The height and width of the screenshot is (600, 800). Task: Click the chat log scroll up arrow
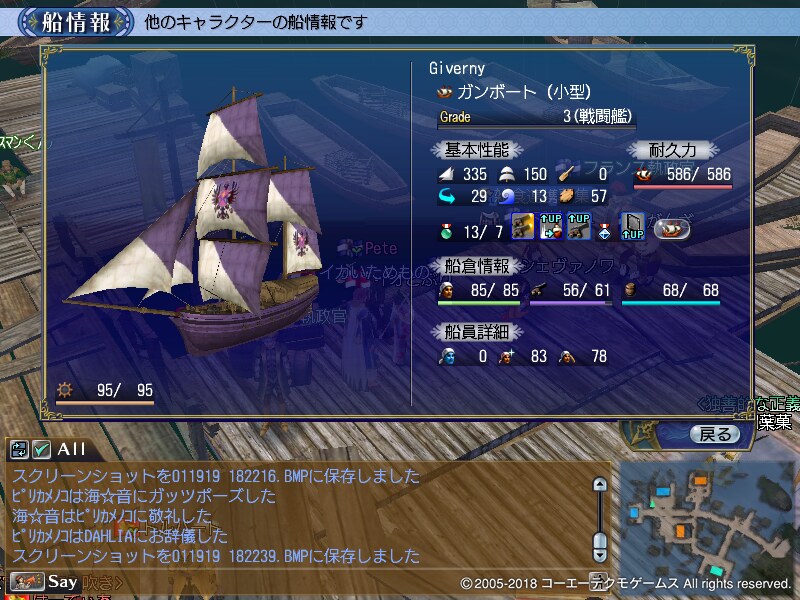(x=600, y=485)
